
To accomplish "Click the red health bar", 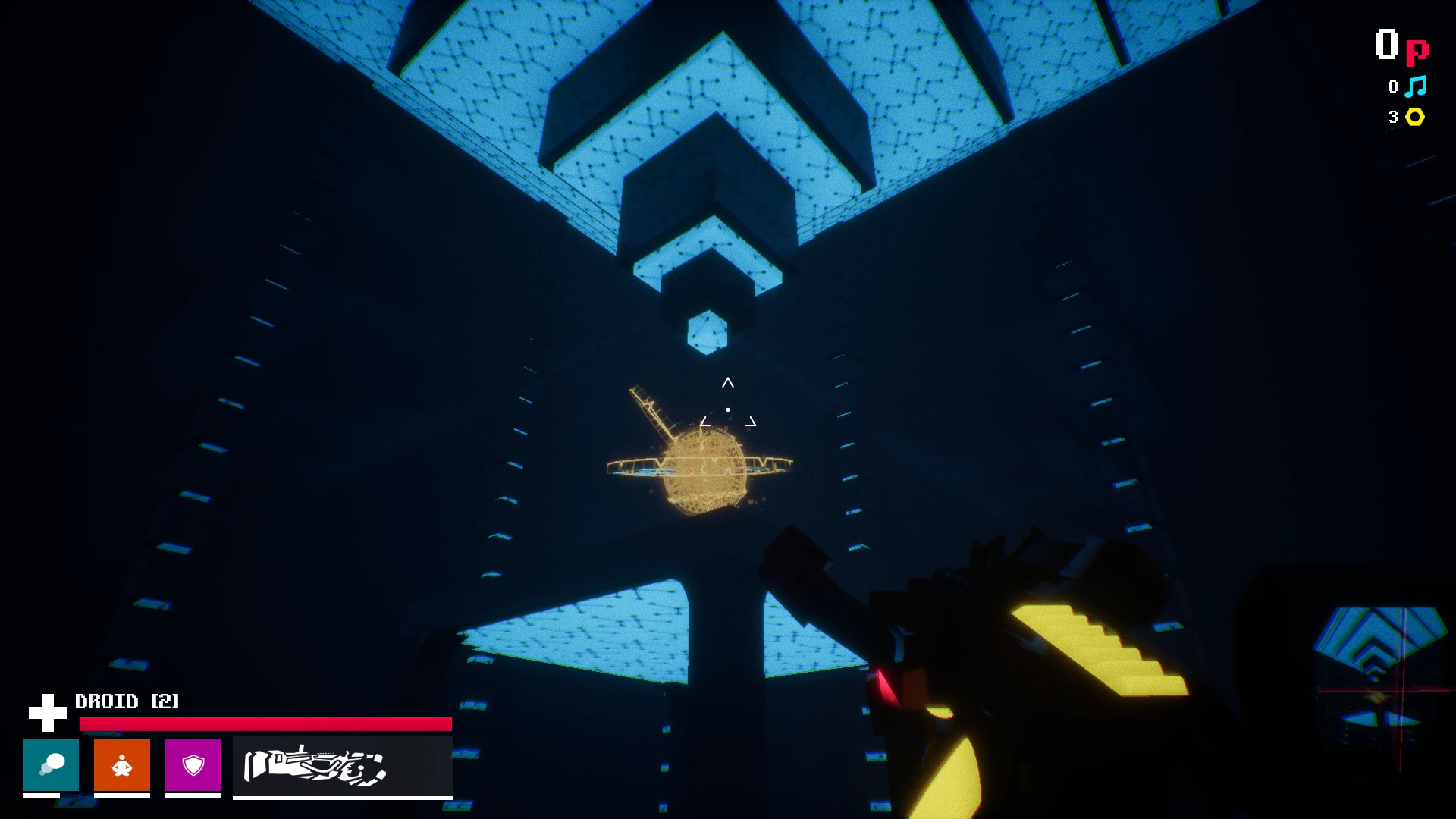I will coord(265,724).
